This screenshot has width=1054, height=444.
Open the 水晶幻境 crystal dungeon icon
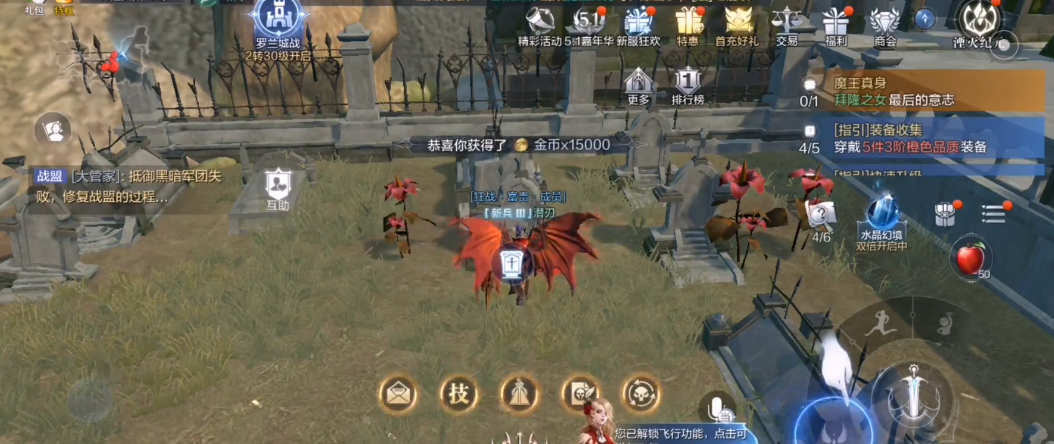(881, 218)
